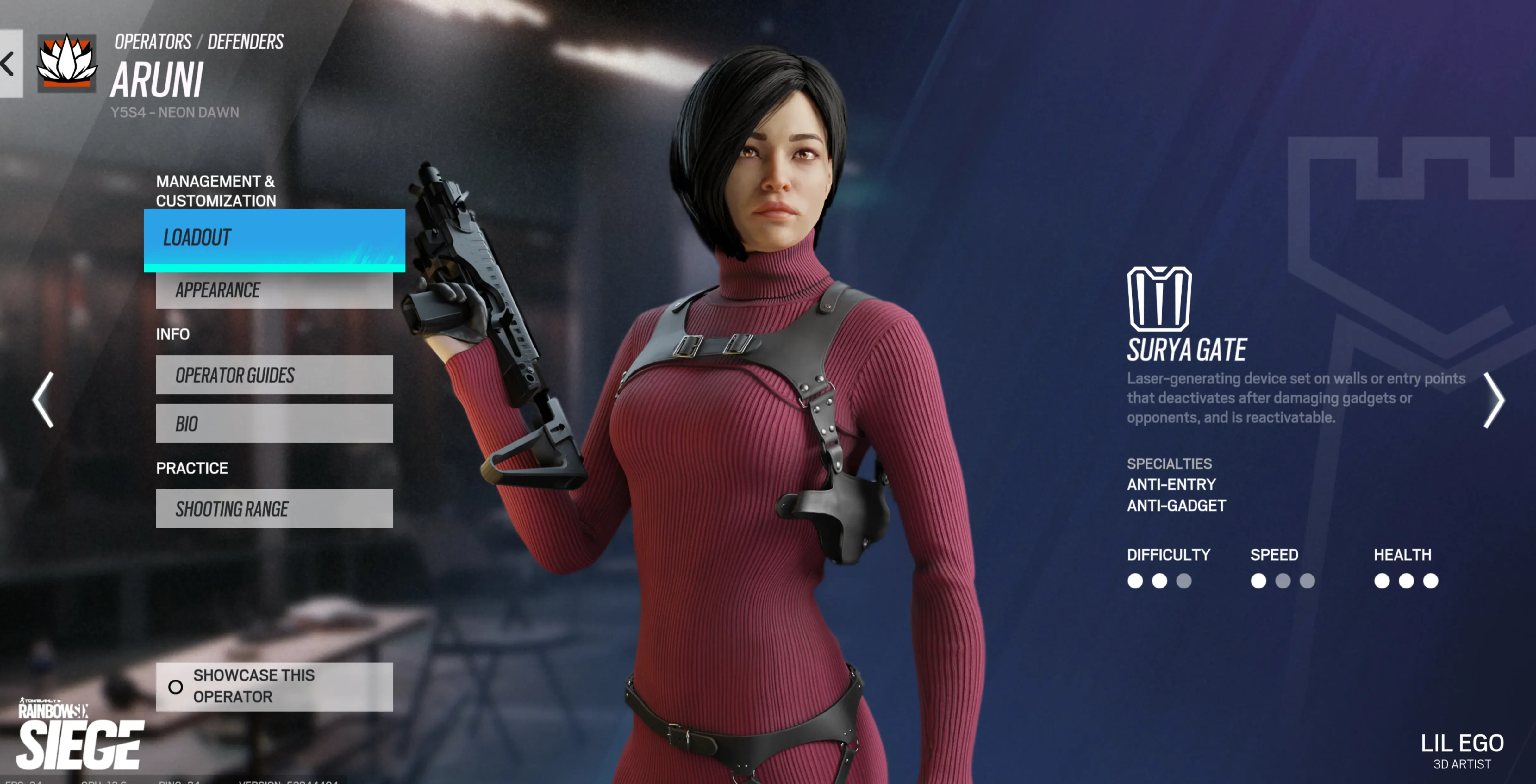The width and height of the screenshot is (1536, 784).
Task: Click Aruni's operator badge icon
Action: click(66, 63)
